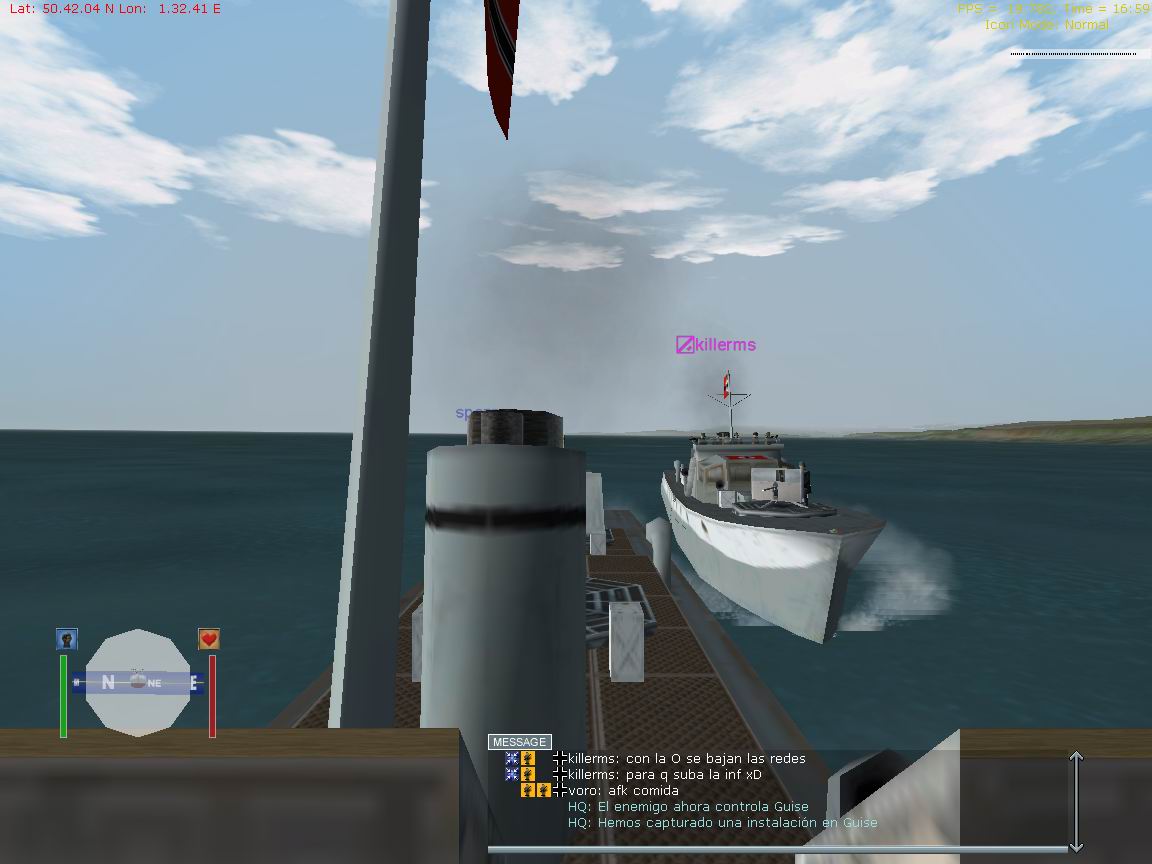Click the red heart health icon
Screen dimensions: 1152x864
point(209,639)
